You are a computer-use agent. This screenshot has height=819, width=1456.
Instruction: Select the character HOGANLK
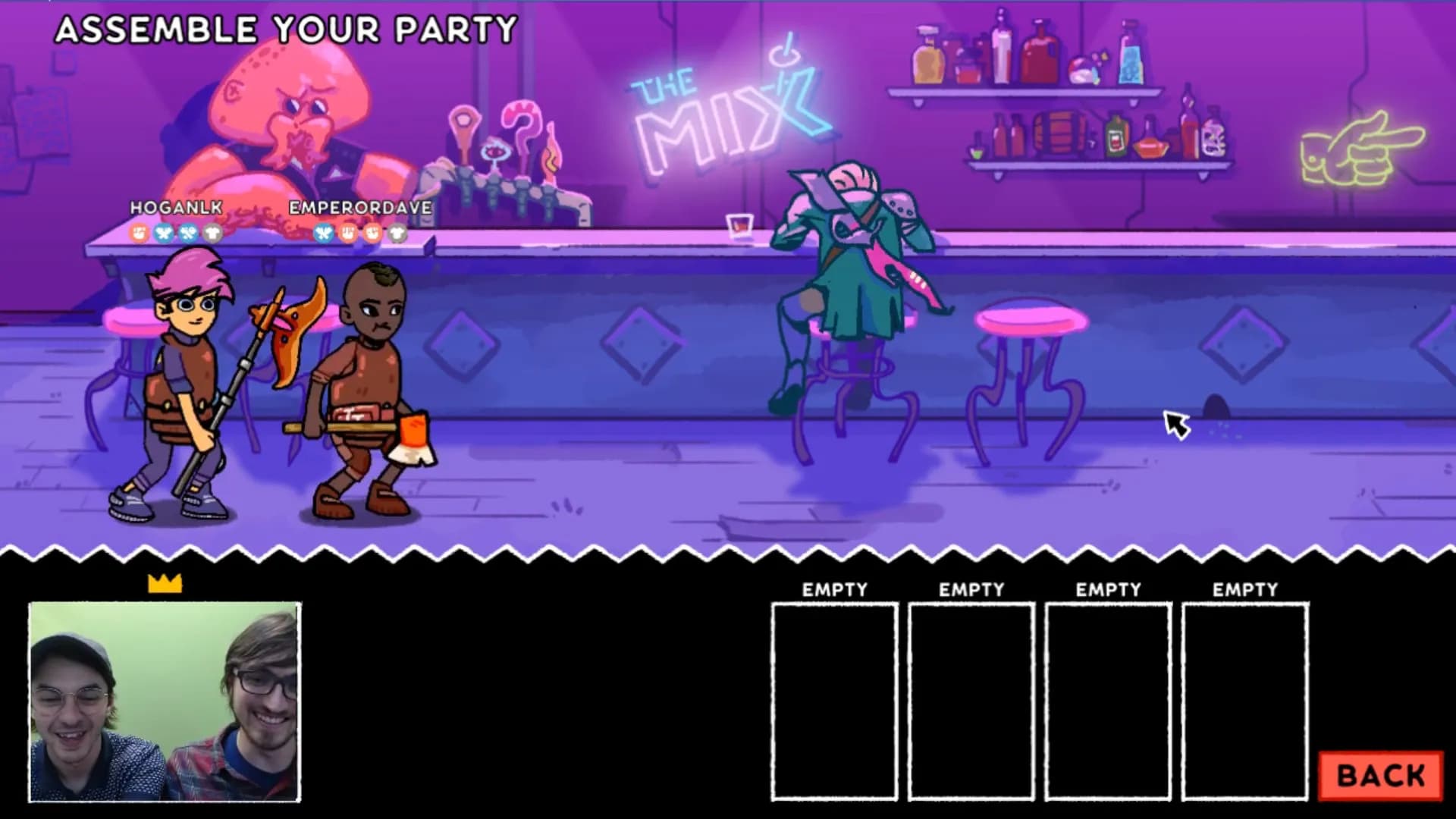pyautogui.click(x=182, y=379)
